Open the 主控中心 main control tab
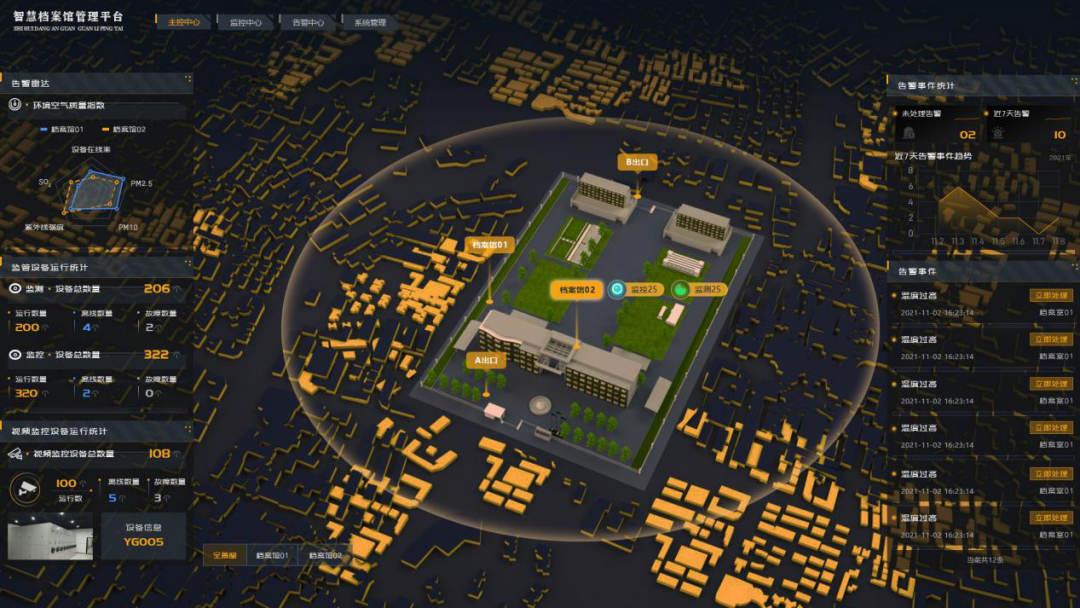 pos(183,22)
